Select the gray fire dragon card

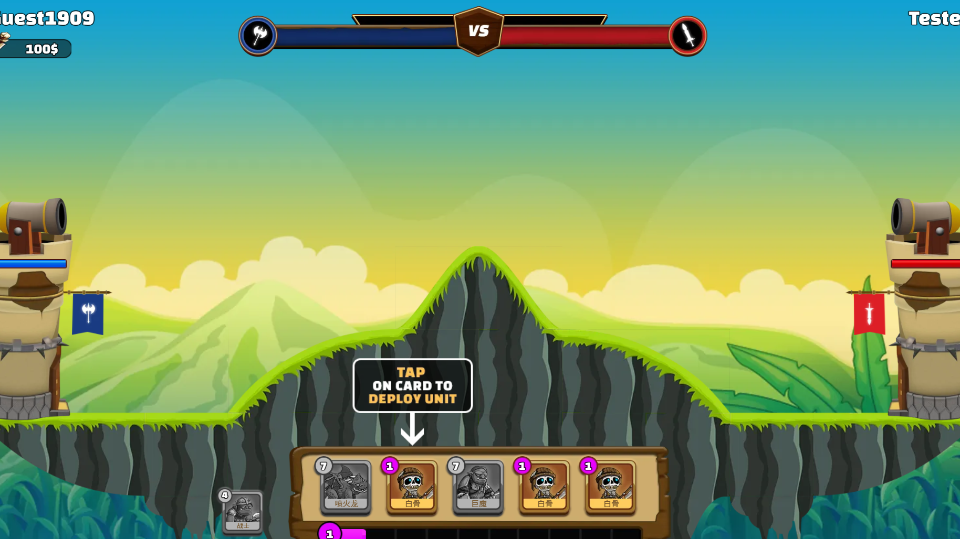click(x=345, y=487)
